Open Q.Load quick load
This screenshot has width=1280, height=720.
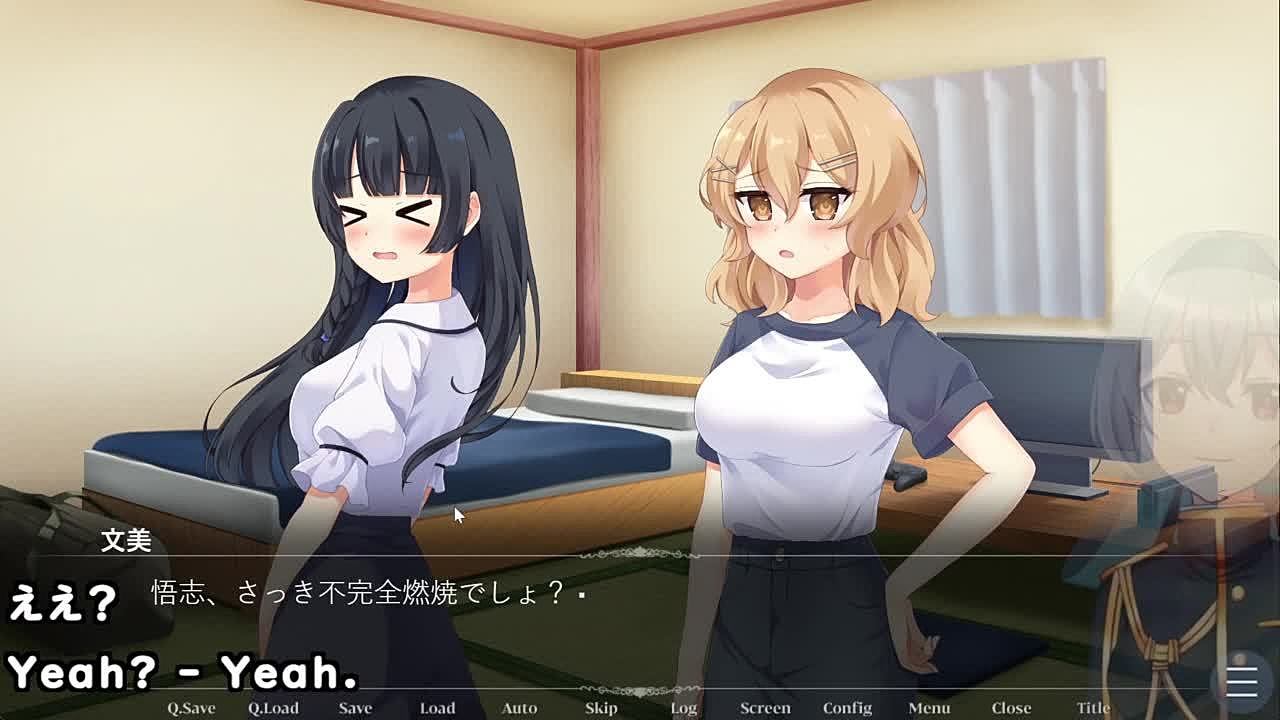[x=273, y=707]
